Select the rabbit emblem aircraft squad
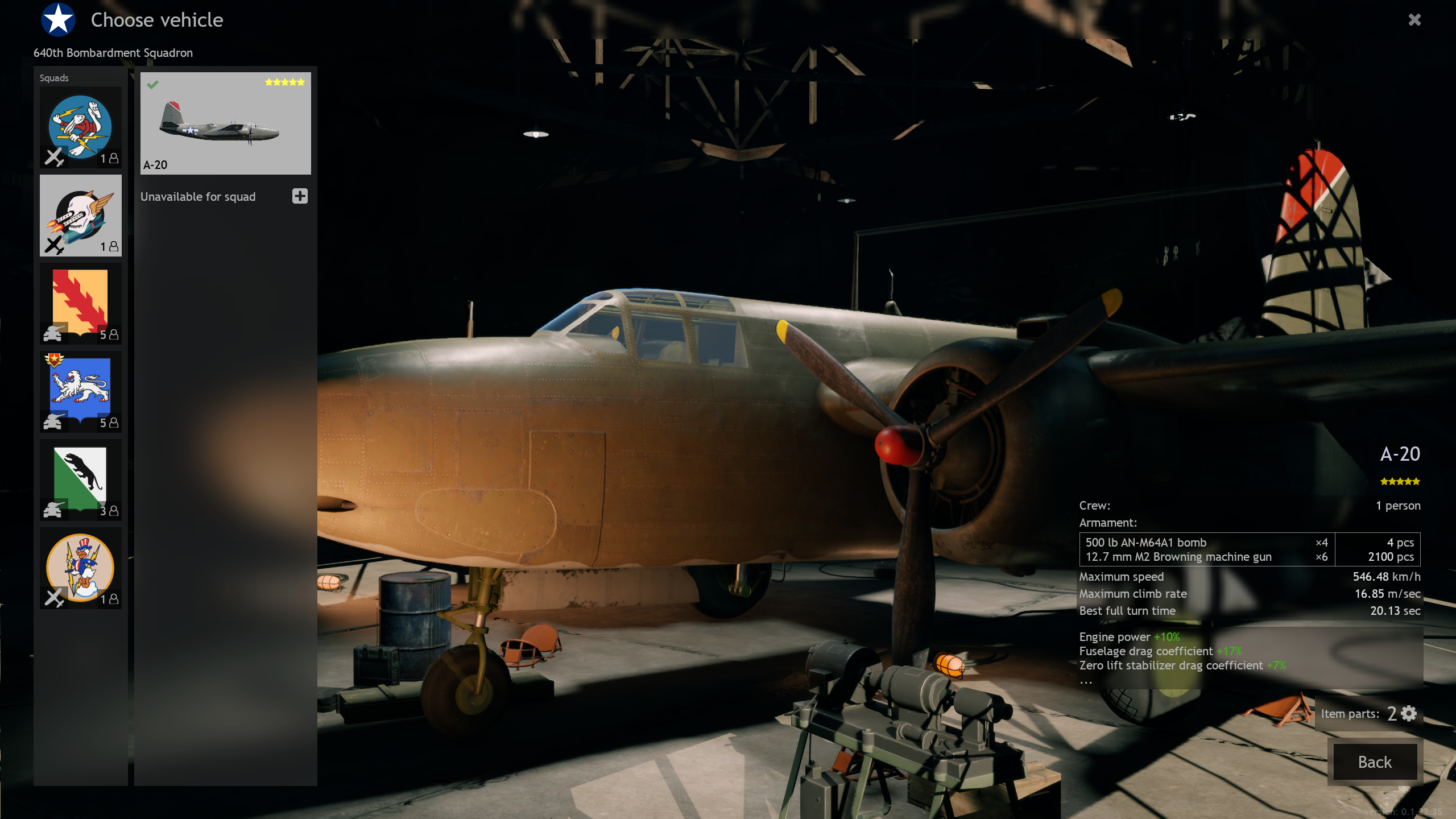The image size is (1456, 819). point(80,127)
